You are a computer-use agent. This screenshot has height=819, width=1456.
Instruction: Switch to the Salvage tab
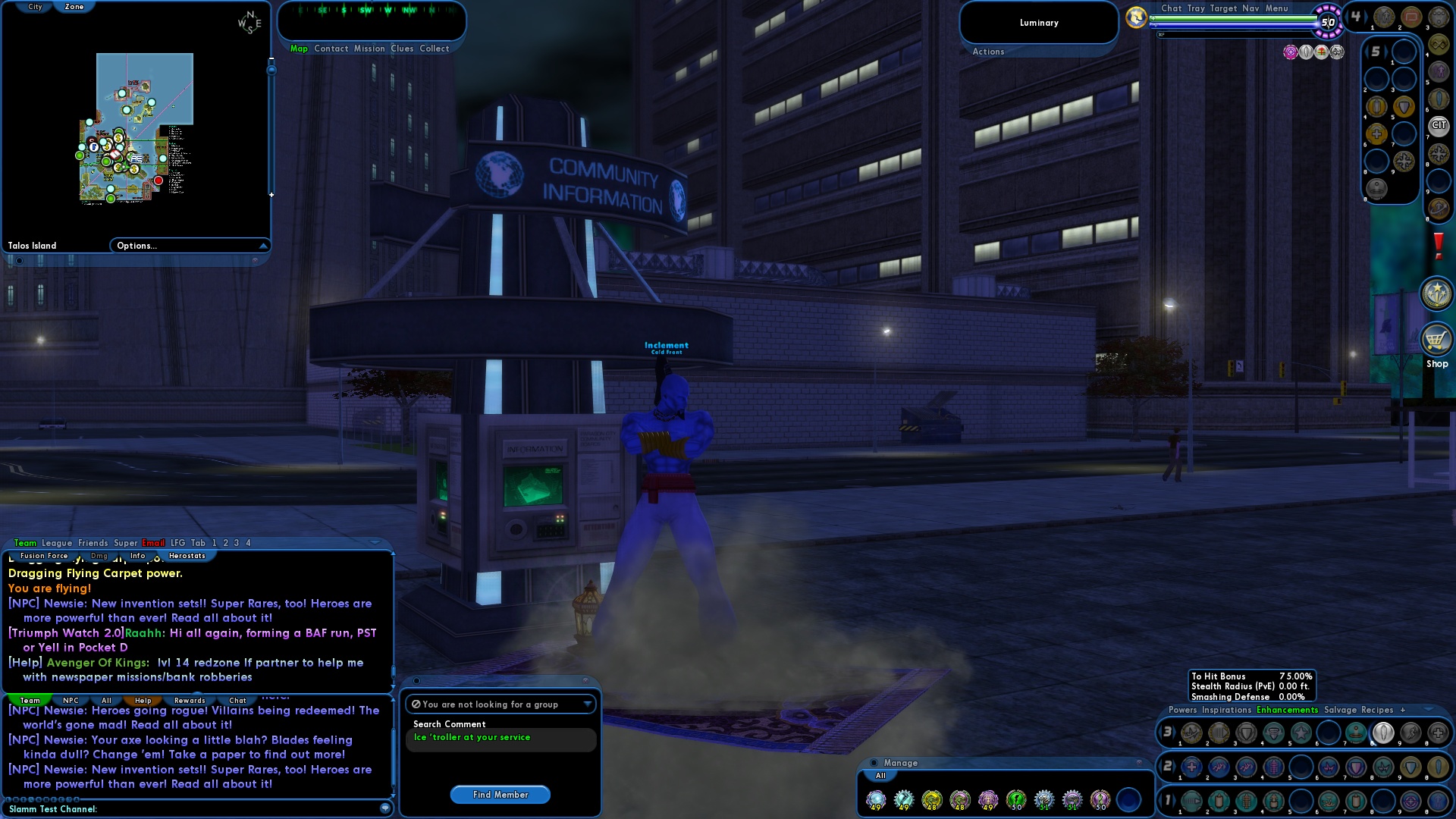[x=1342, y=710]
